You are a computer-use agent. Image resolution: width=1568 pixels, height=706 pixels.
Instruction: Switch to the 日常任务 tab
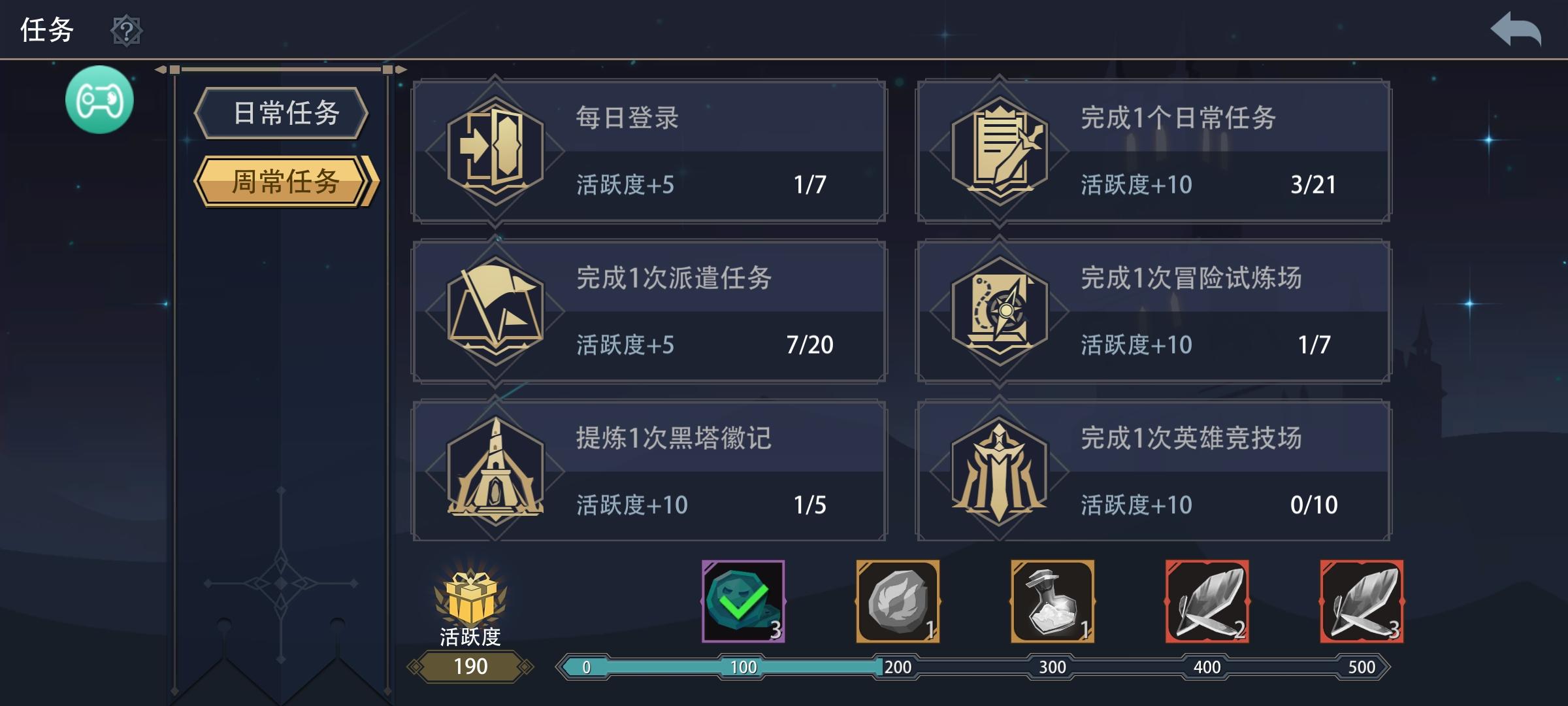pyautogui.click(x=281, y=112)
